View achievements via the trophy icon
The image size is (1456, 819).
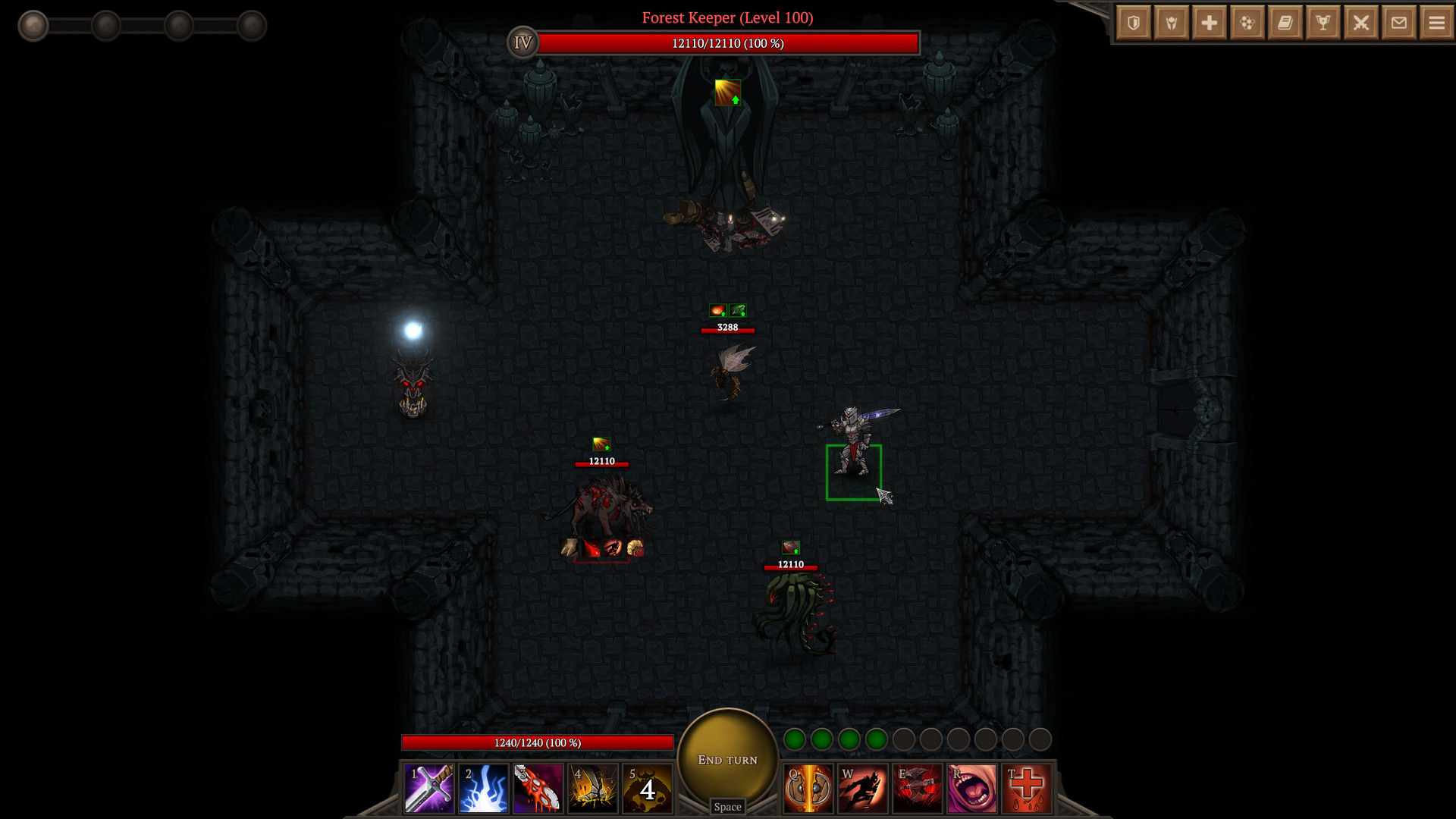[1323, 23]
